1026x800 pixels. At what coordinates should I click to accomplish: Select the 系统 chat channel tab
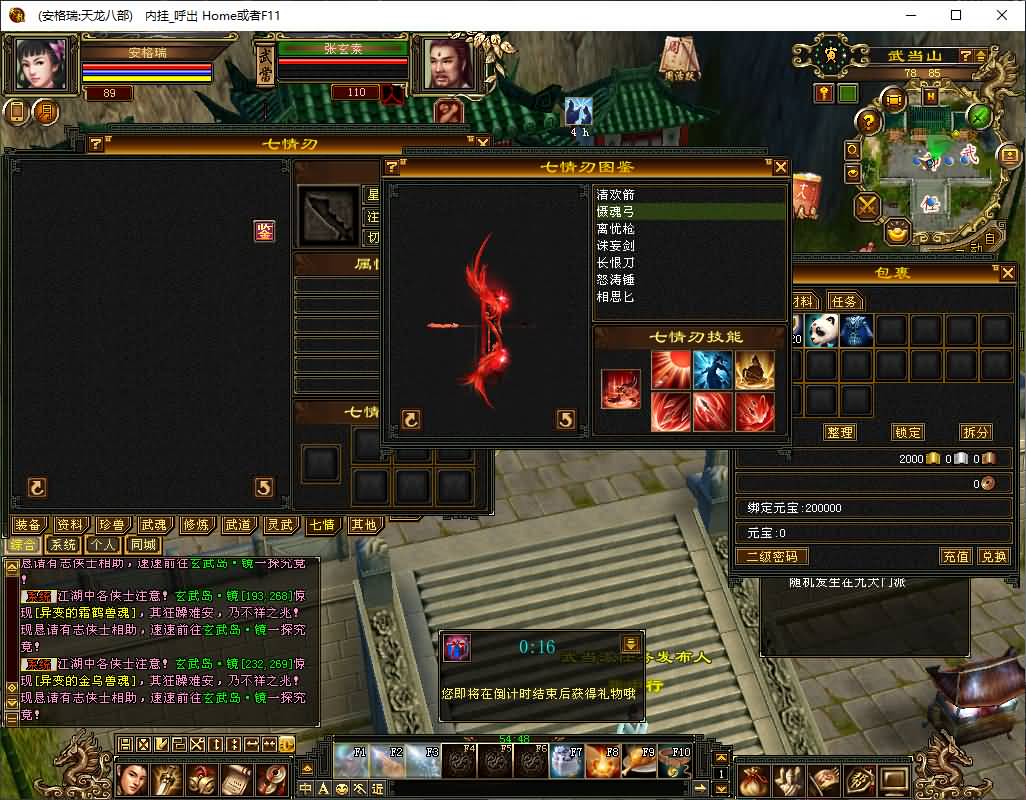tap(64, 545)
